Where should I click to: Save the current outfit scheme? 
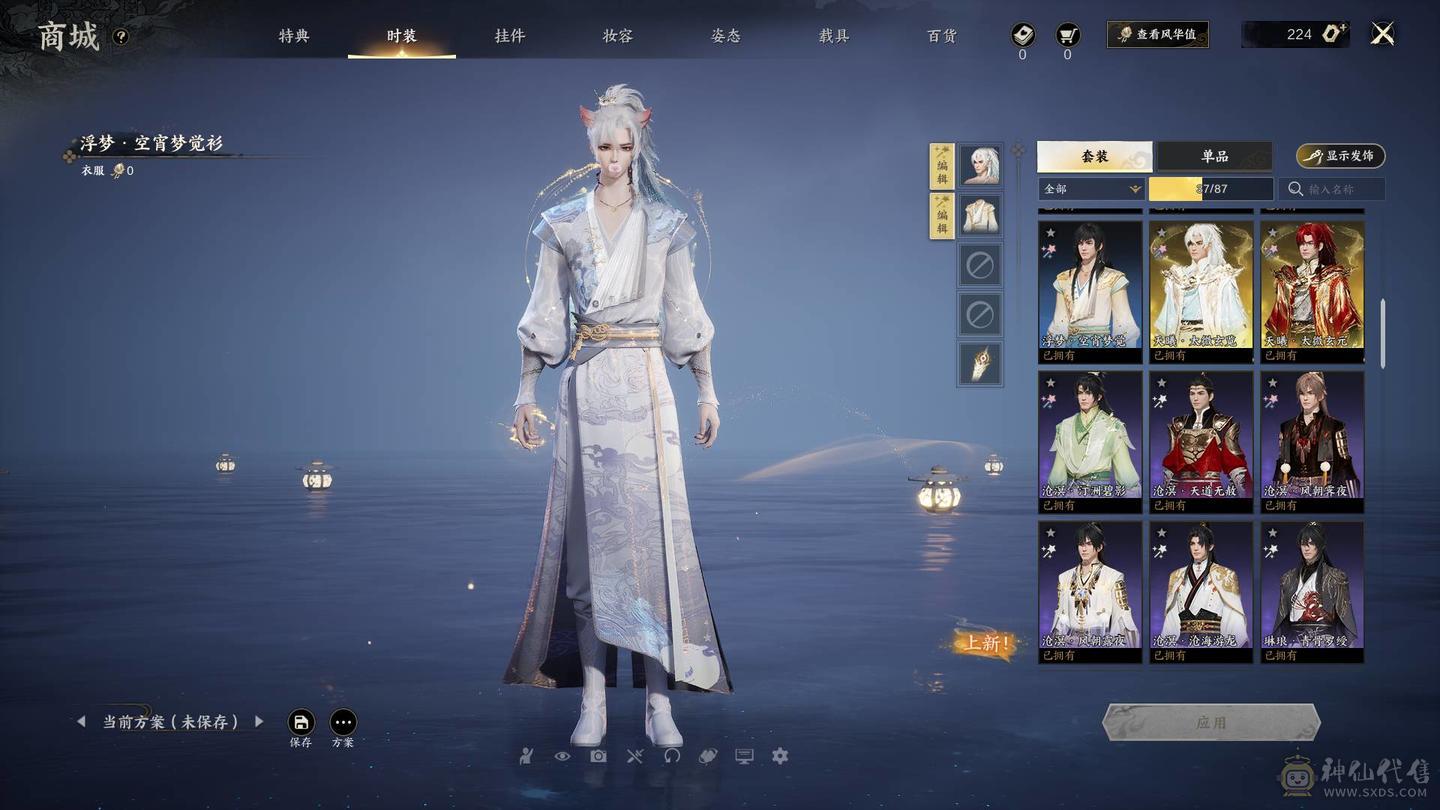pyautogui.click(x=301, y=723)
